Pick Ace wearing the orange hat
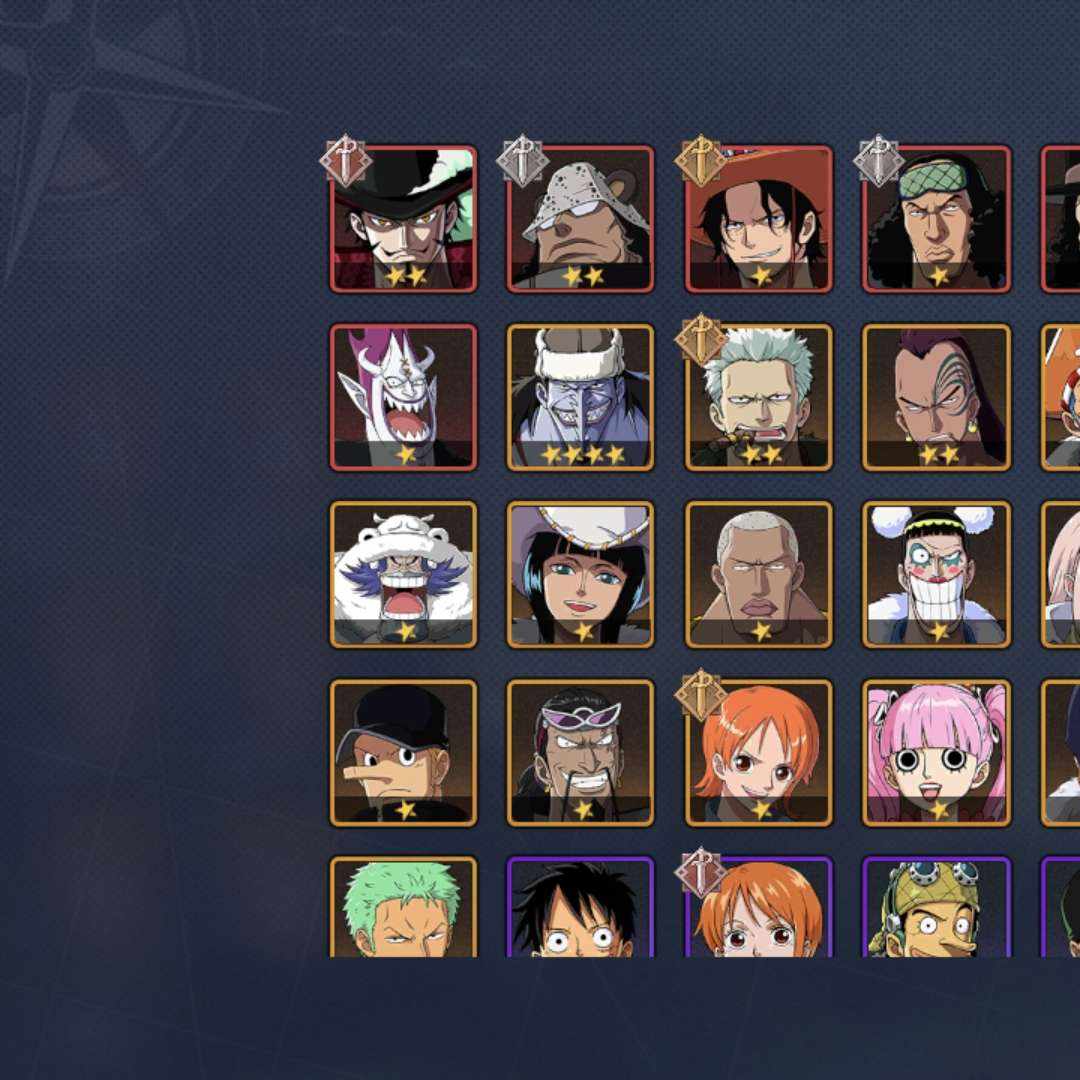 (758, 219)
